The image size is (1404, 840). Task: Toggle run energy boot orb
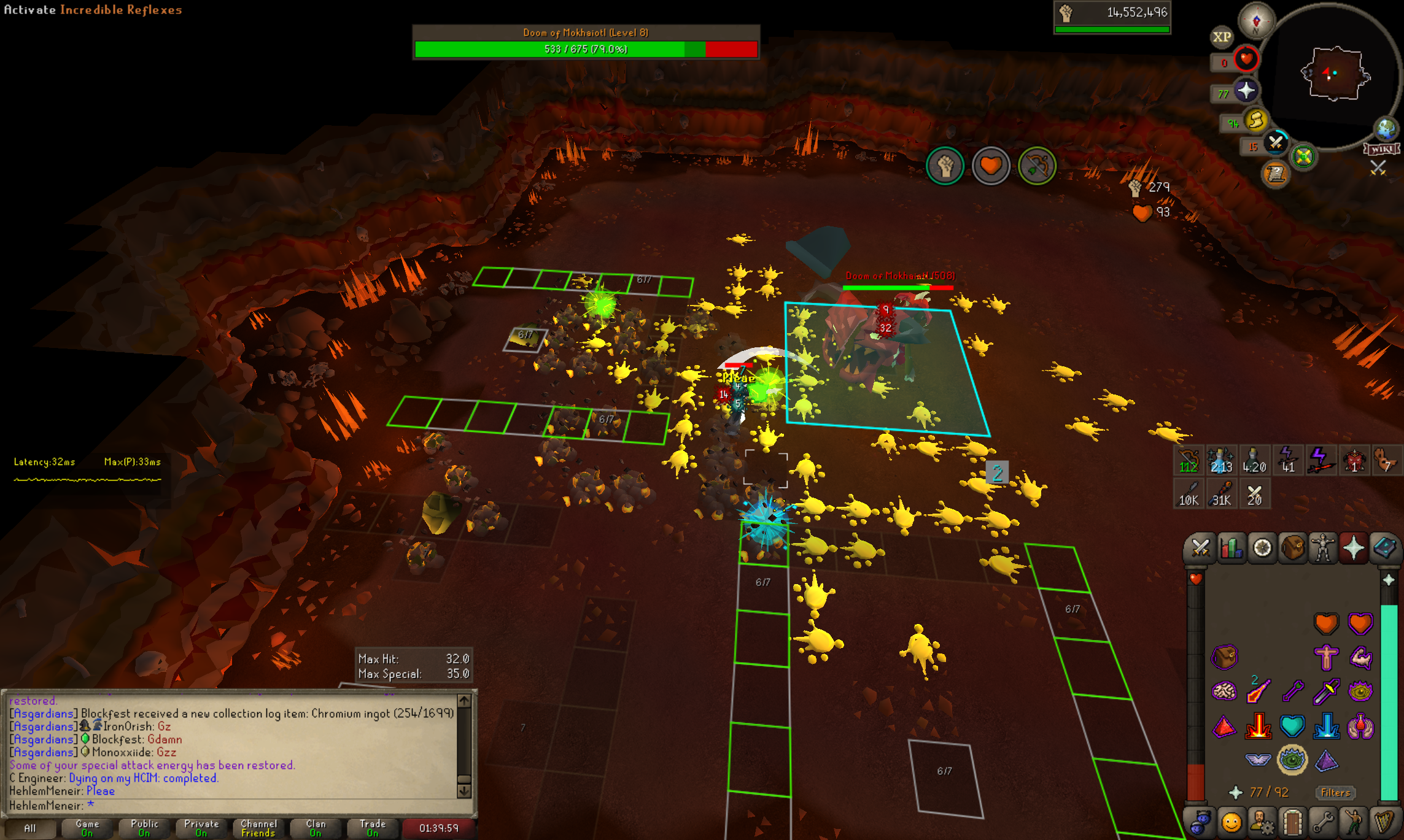[x=1256, y=120]
